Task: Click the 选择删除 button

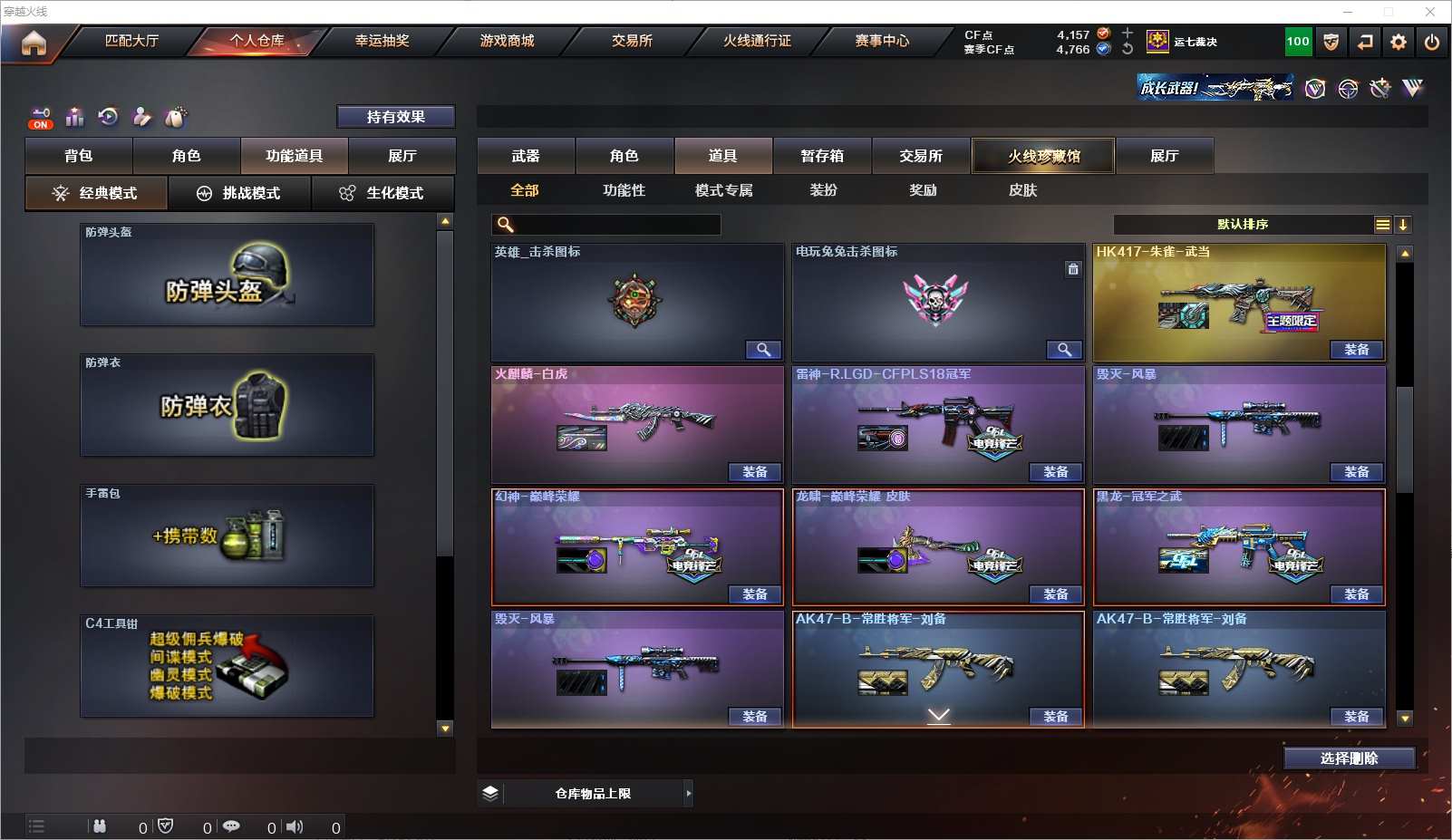Action: (1349, 758)
